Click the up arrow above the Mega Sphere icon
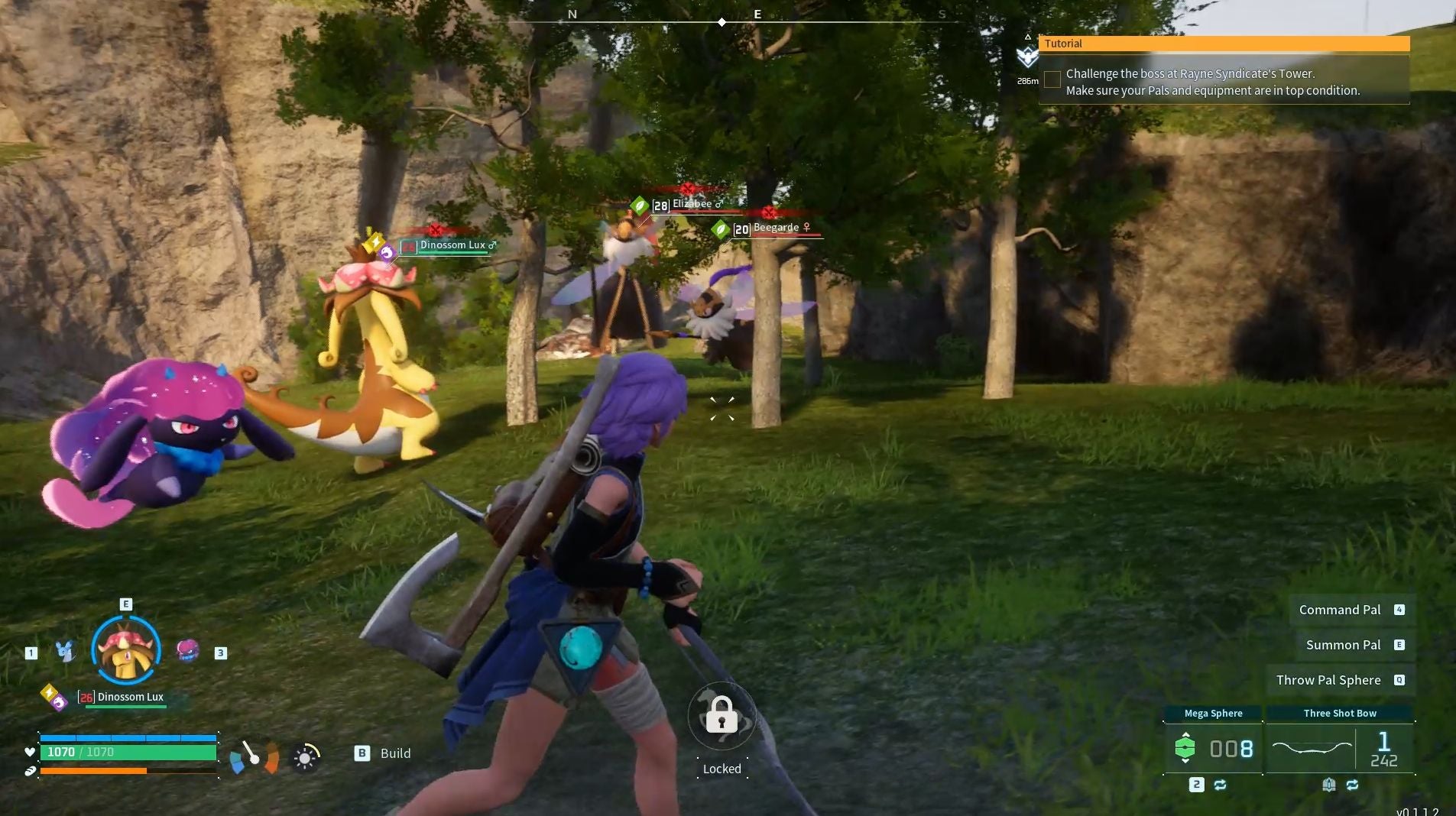 coord(1185,735)
